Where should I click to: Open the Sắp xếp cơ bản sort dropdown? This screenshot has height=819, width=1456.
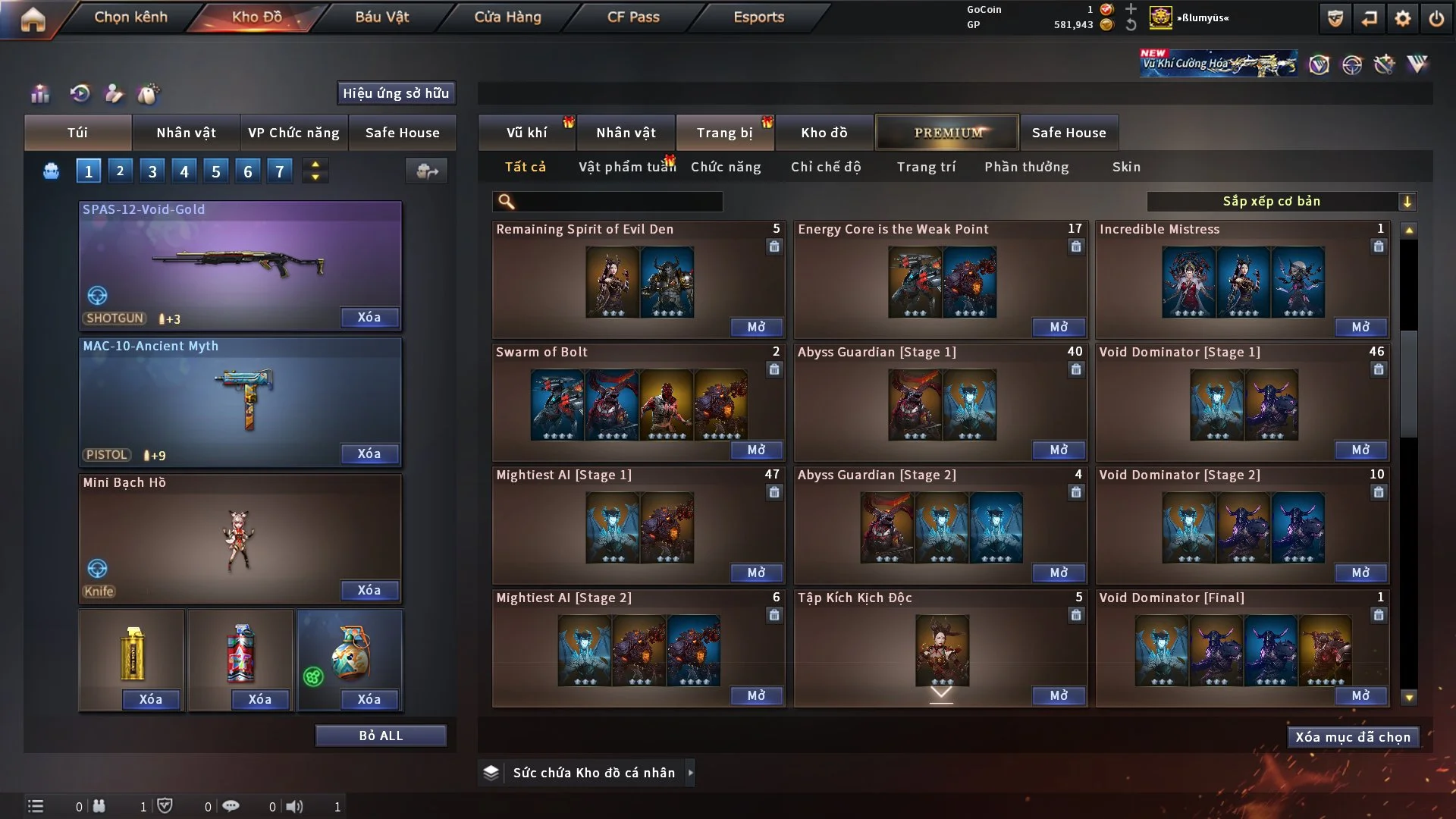click(1281, 201)
